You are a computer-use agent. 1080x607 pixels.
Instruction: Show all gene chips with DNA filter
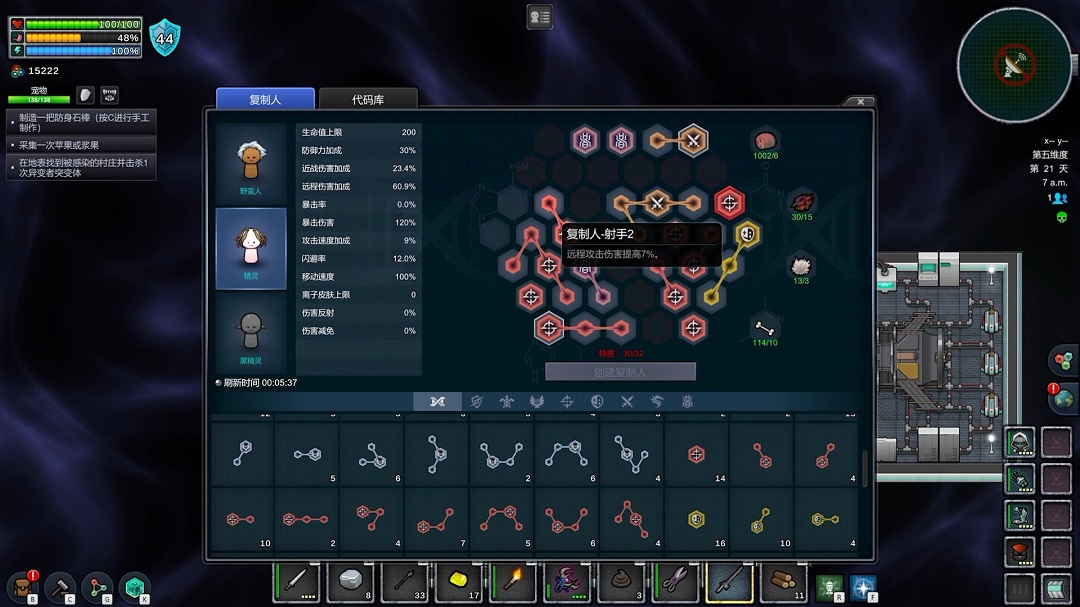point(438,401)
